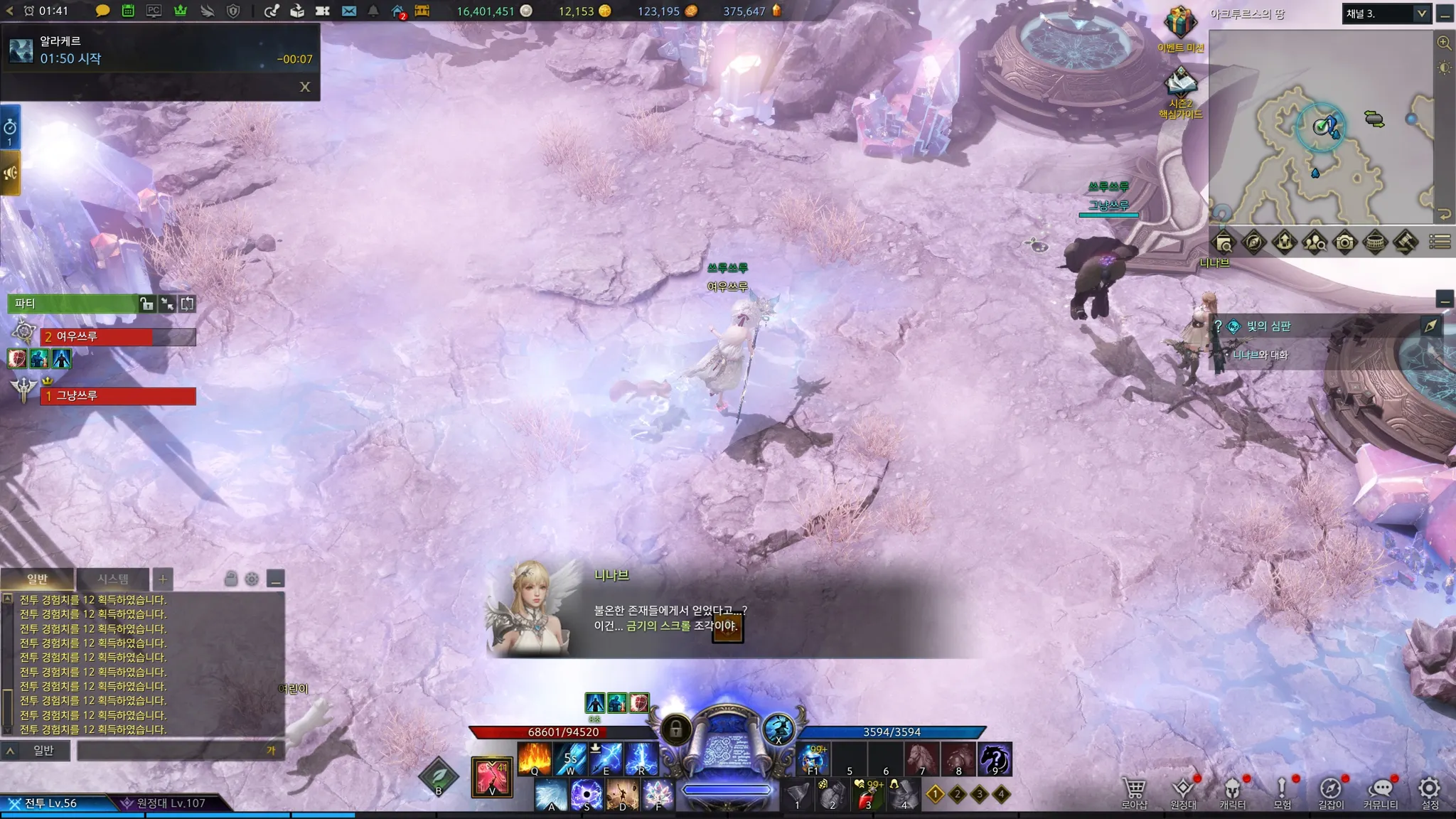Image resolution: width=1456 pixels, height=819 pixels.
Task: Select the 일반 chat tab
Action: click(x=37, y=579)
